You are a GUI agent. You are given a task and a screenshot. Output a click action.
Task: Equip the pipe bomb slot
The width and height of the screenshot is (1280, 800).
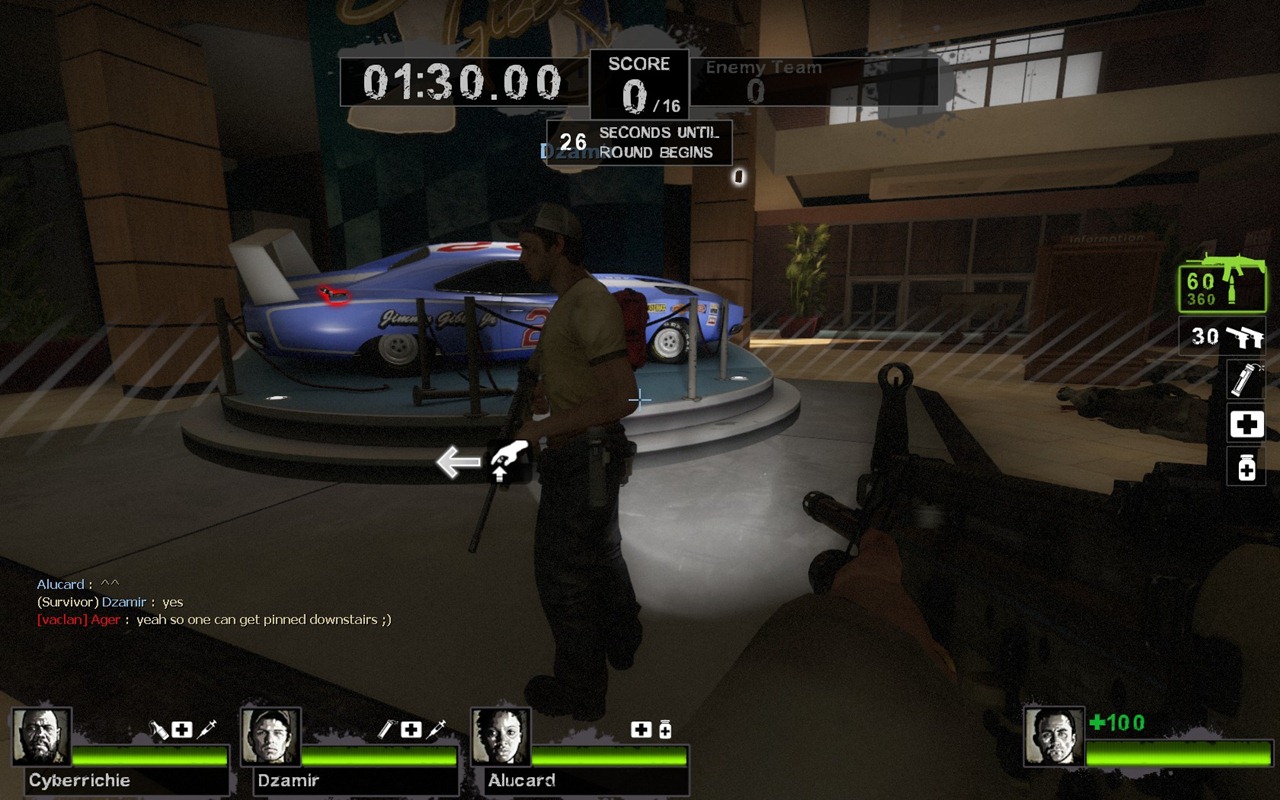(1246, 380)
